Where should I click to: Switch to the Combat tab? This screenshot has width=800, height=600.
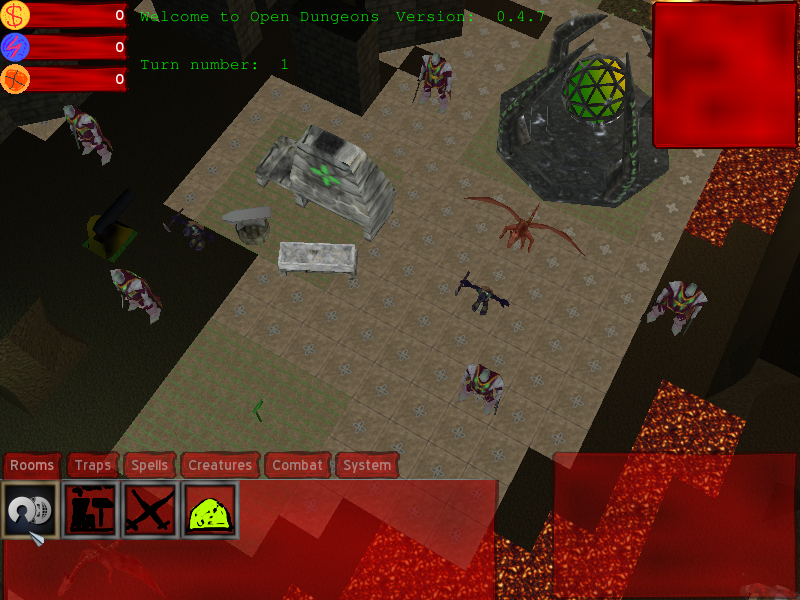[298, 465]
